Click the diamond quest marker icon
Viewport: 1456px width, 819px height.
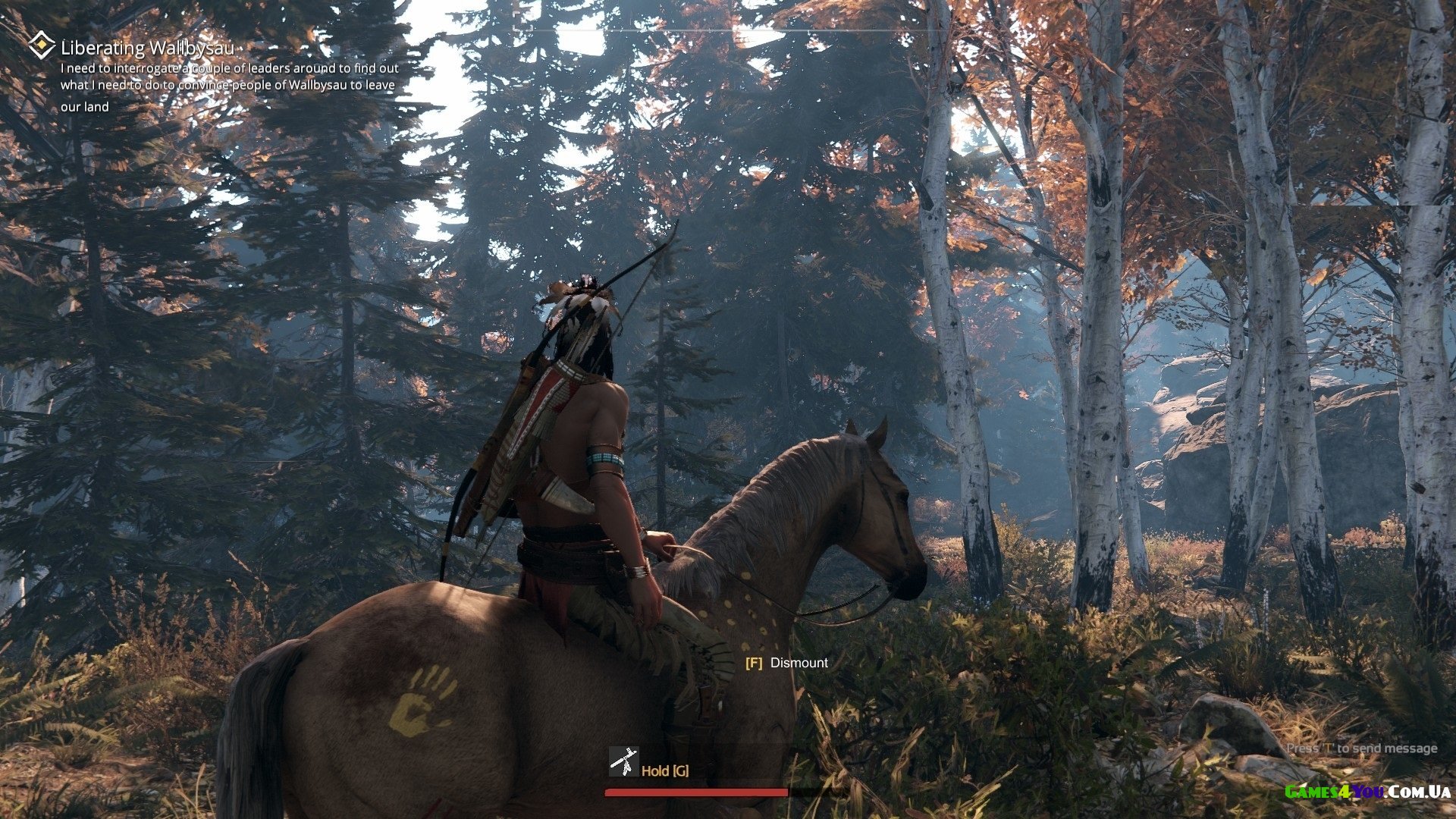tap(41, 45)
